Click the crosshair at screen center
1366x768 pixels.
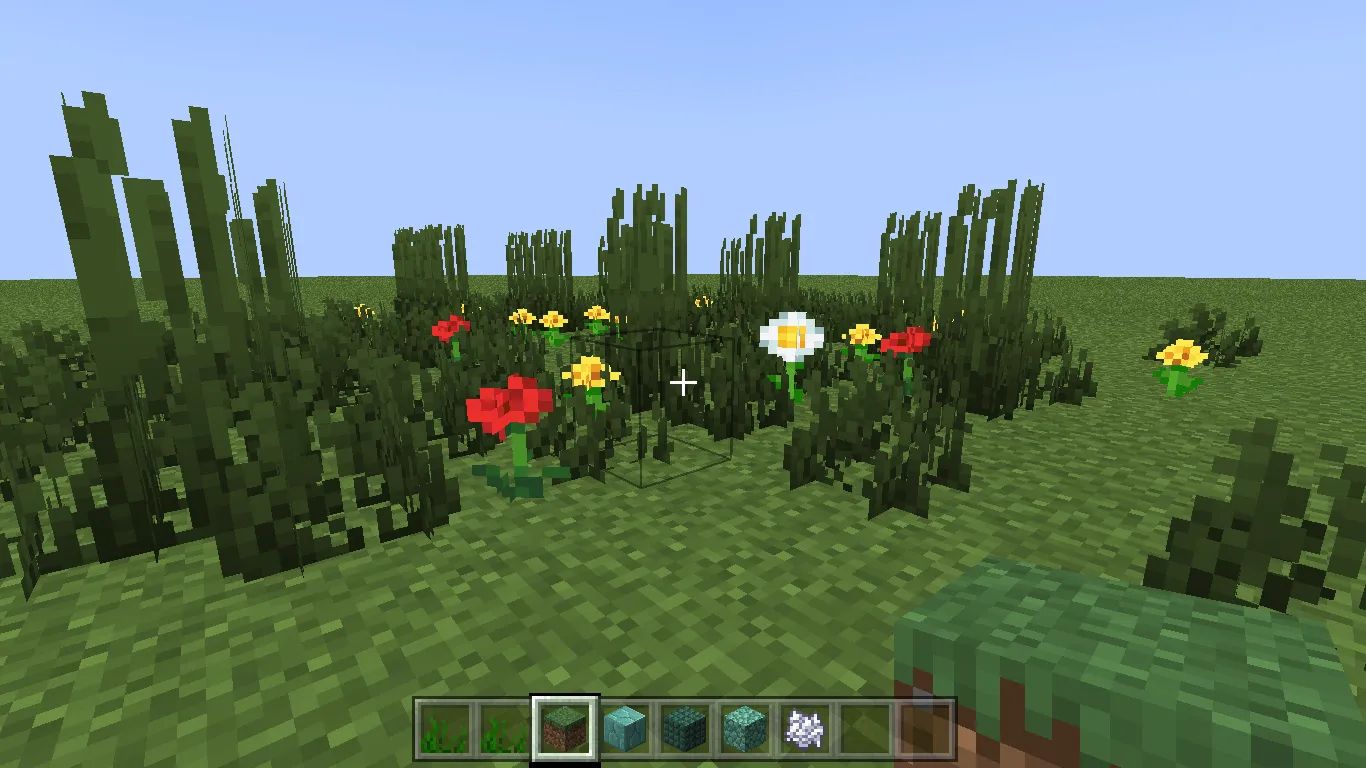(x=683, y=384)
